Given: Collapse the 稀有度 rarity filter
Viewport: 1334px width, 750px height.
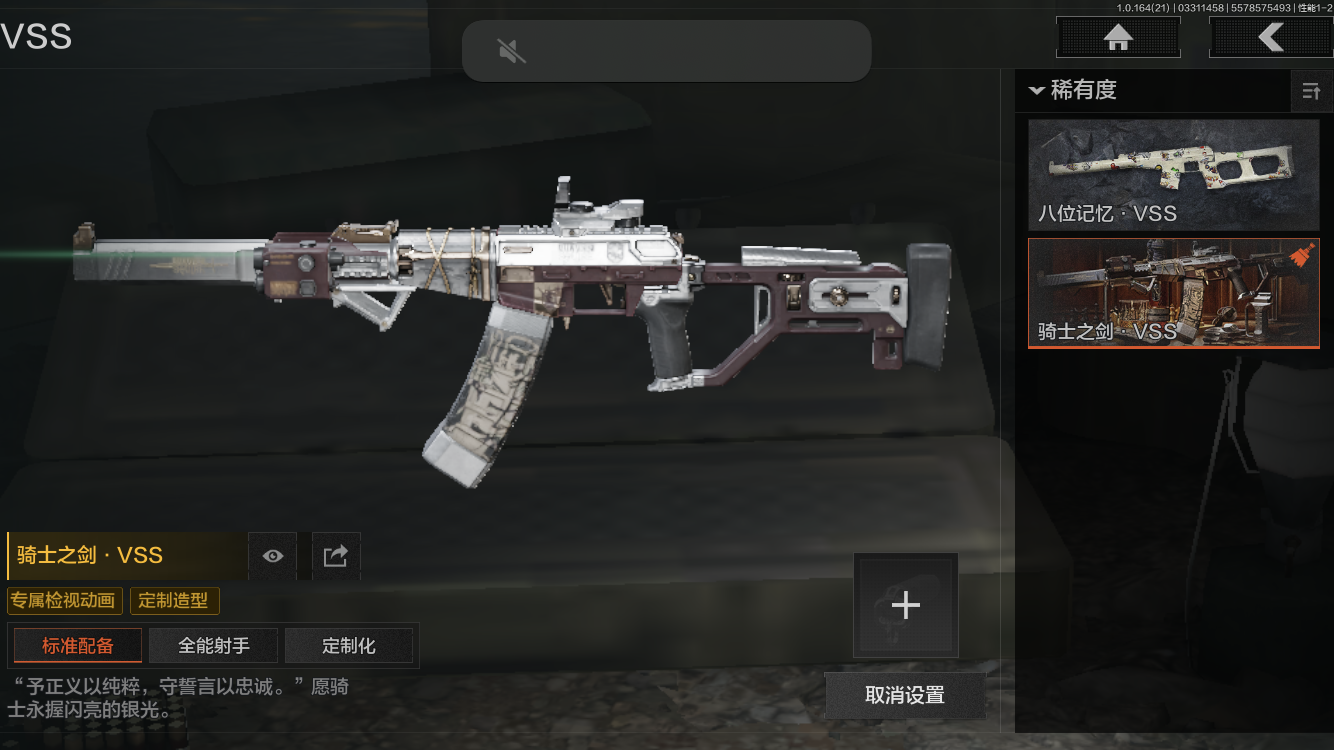Looking at the screenshot, I should [x=1037, y=91].
